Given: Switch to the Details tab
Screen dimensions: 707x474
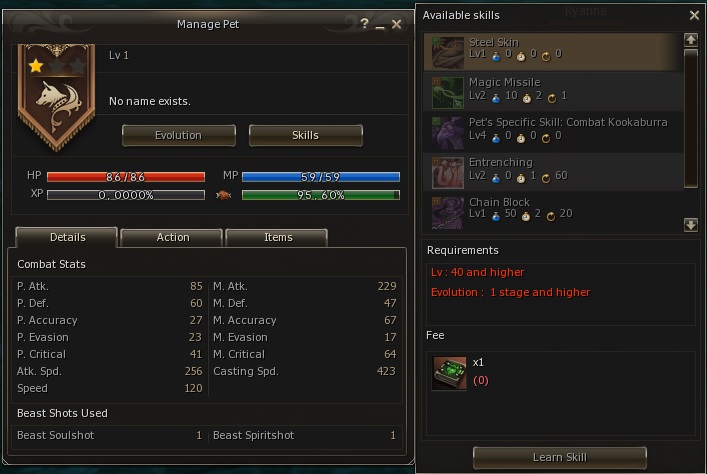Looking at the screenshot, I should [x=67, y=237].
